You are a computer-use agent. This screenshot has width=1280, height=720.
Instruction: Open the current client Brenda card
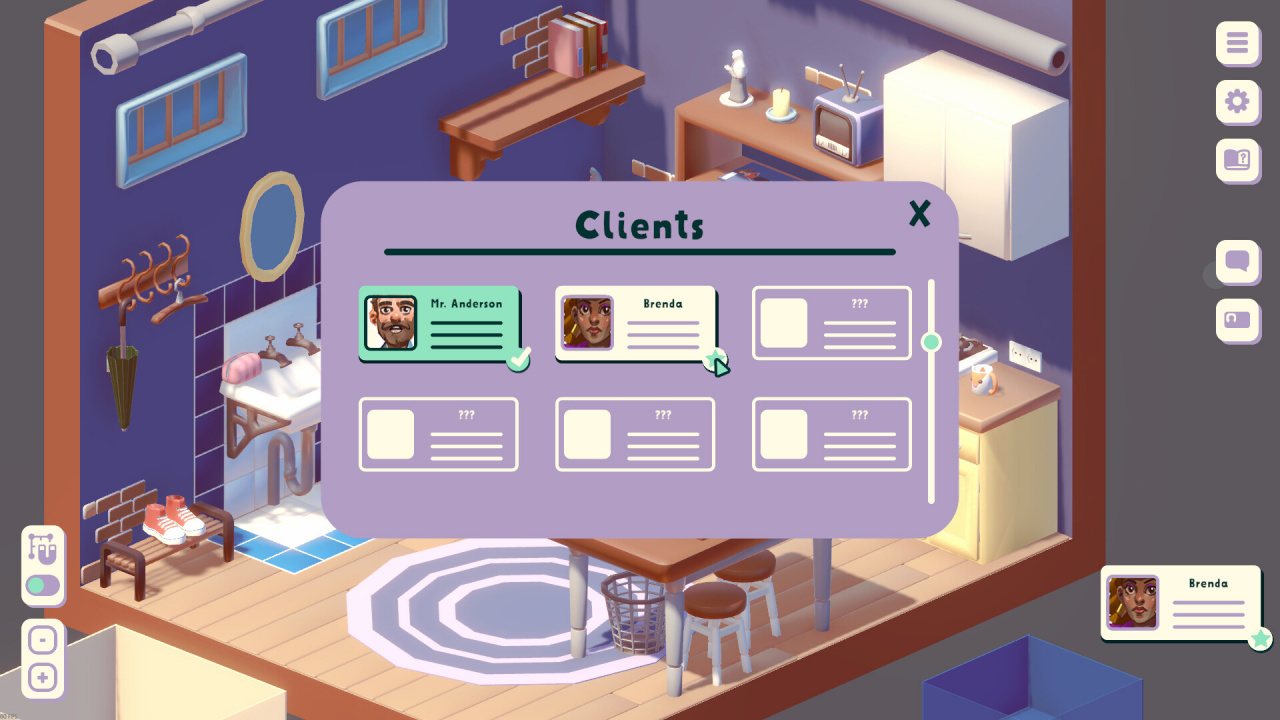1179,603
